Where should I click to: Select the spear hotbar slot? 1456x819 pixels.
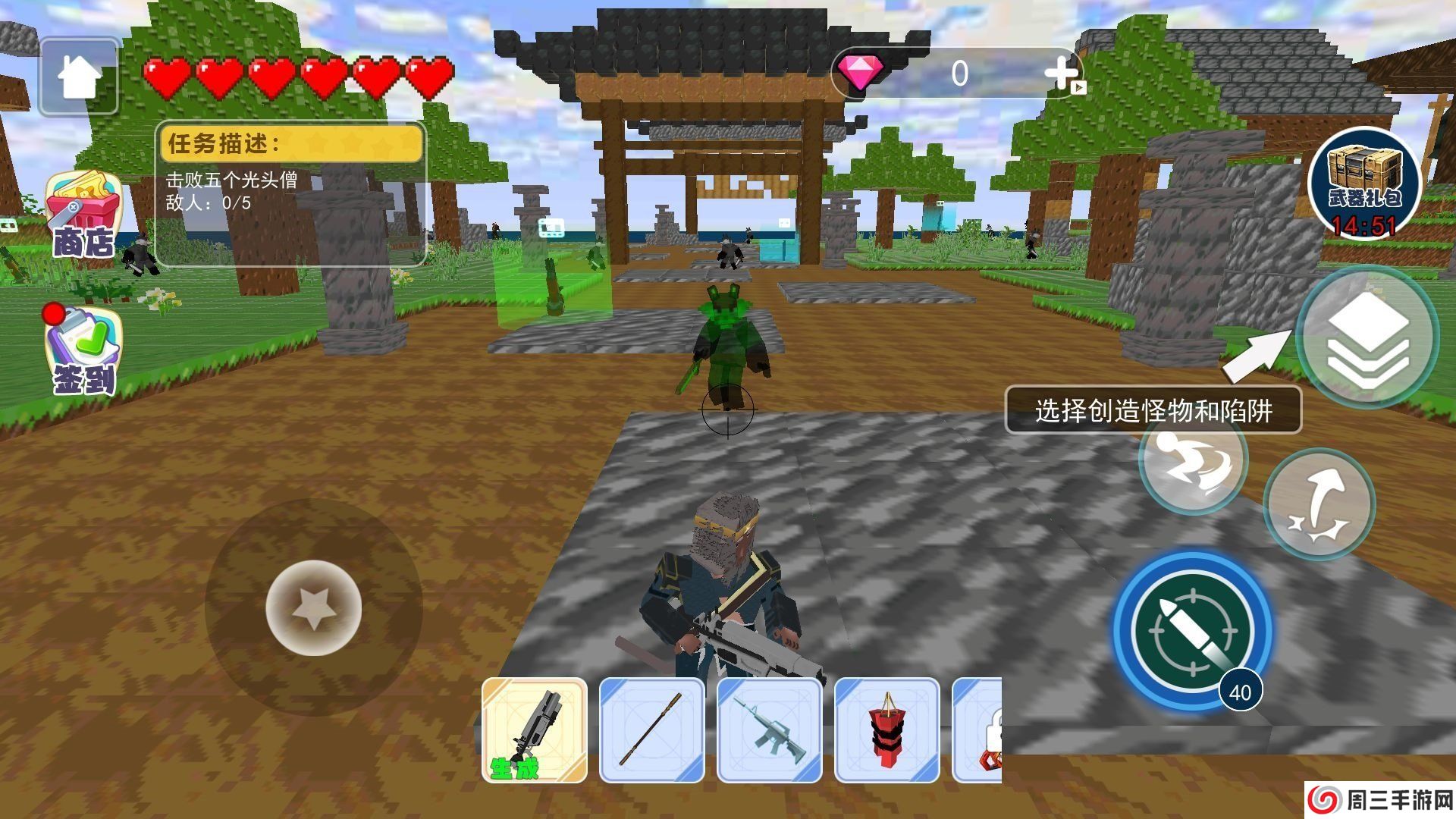[652, 732]
